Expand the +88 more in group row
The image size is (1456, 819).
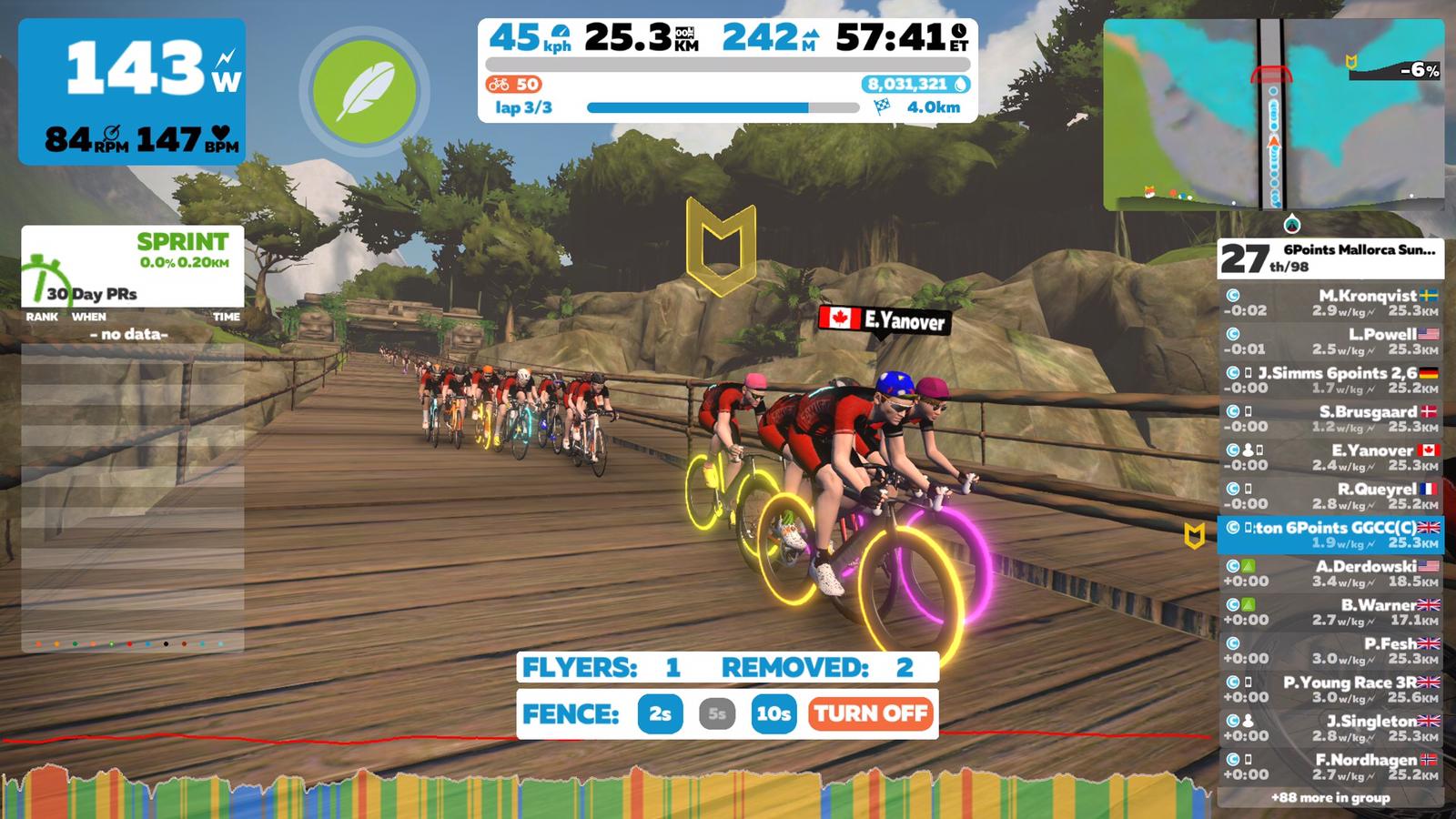(x=1330, y=798)
